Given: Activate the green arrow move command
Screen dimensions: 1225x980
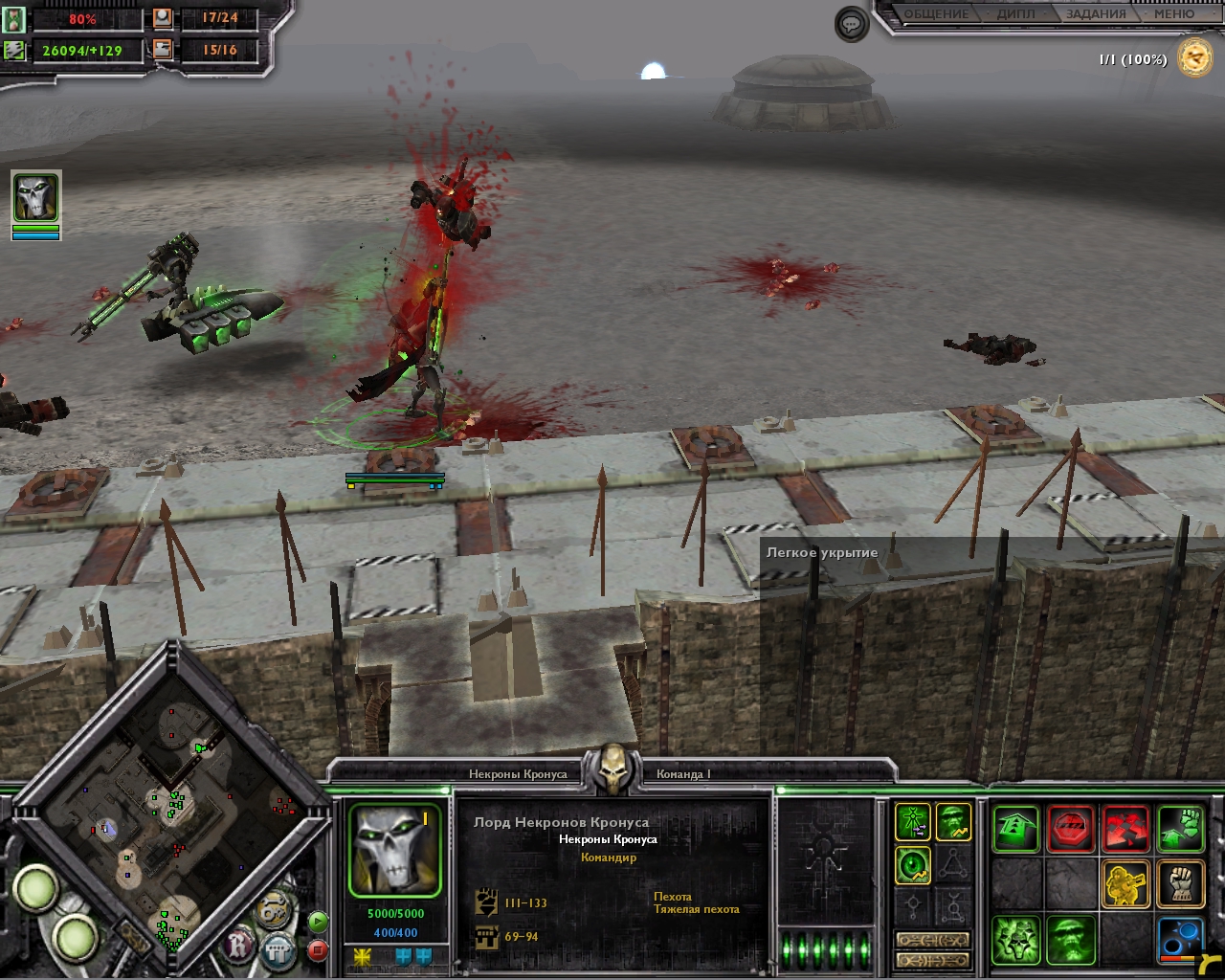Looking at the screenshot, I should (1014, 829).
